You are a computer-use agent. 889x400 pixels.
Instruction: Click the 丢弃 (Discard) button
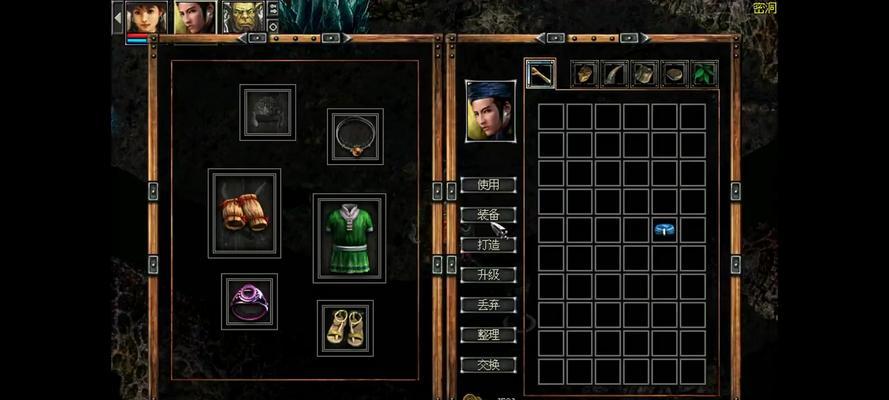(x=488, y=305)
